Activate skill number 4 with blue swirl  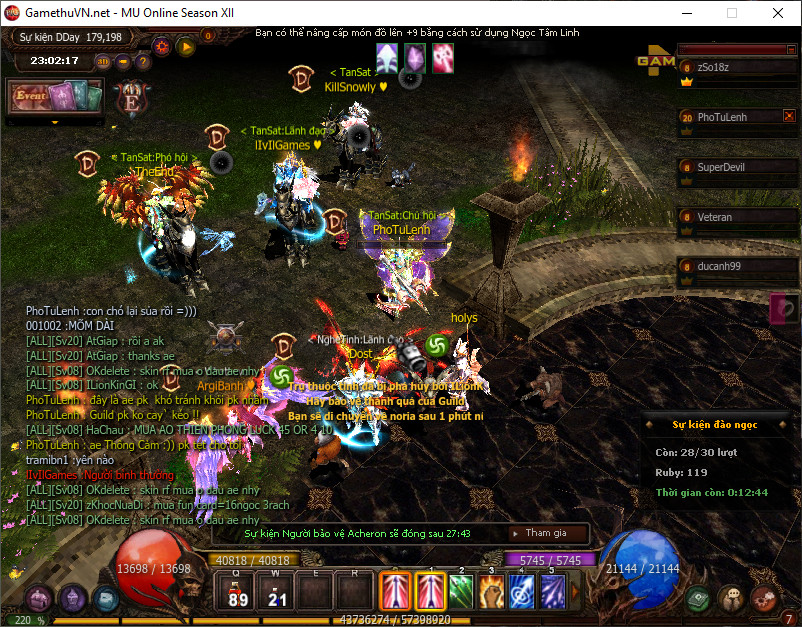pos(522,590)
